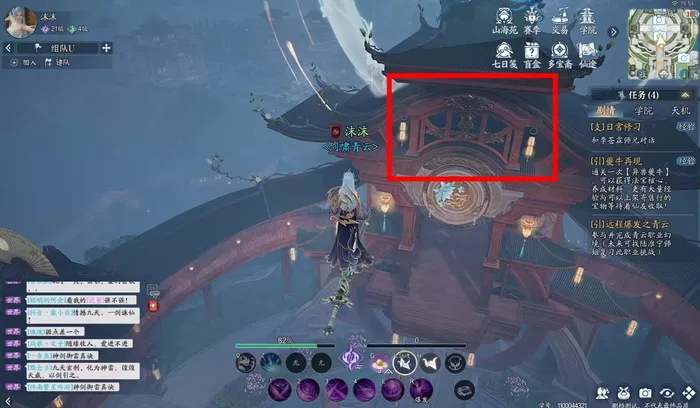
Task: Switch to the 天机 quest tab
Action: pos(680,110)
